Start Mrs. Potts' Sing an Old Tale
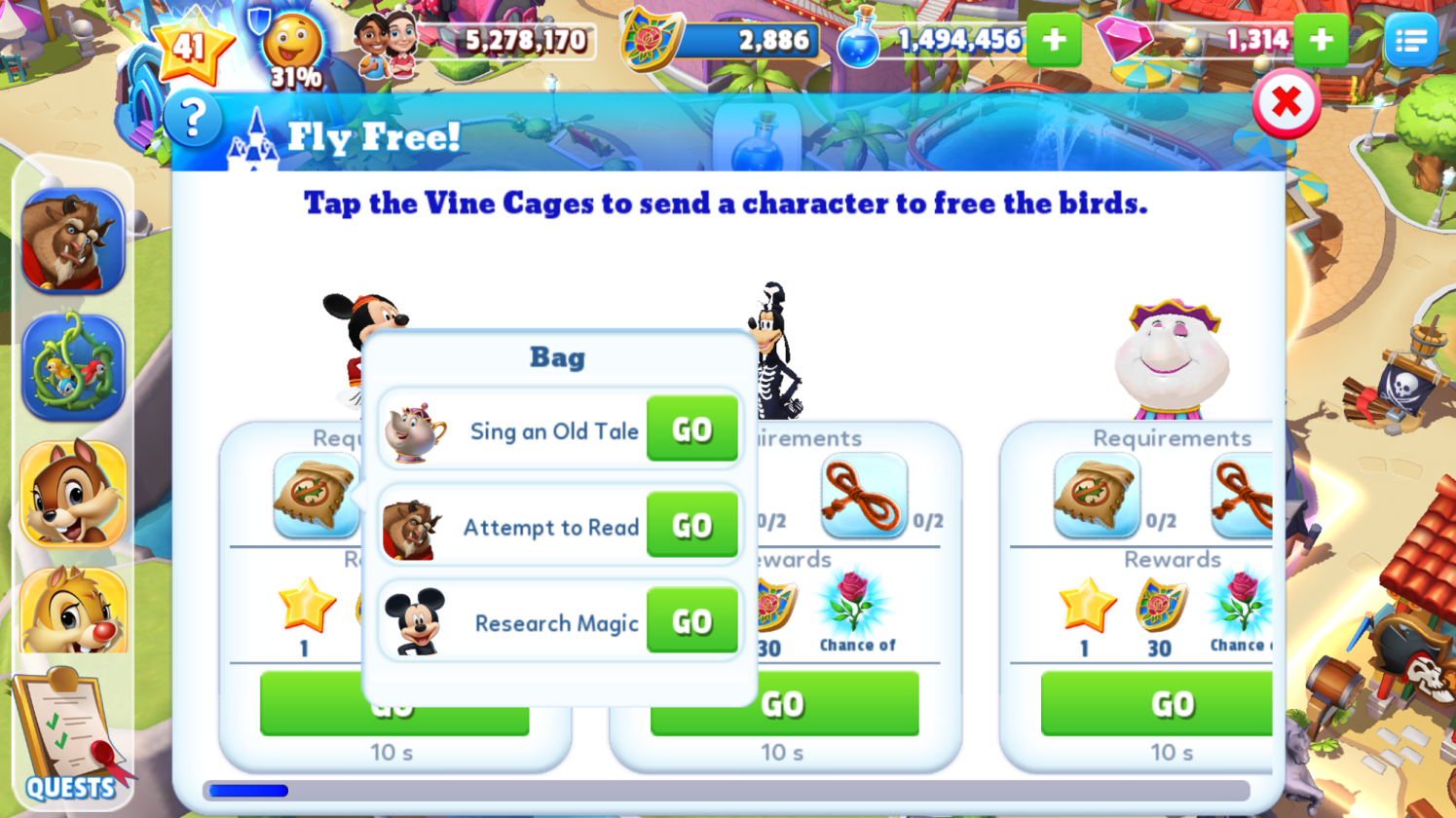Screen dimensions: 1456x818 tap(691, 429)
